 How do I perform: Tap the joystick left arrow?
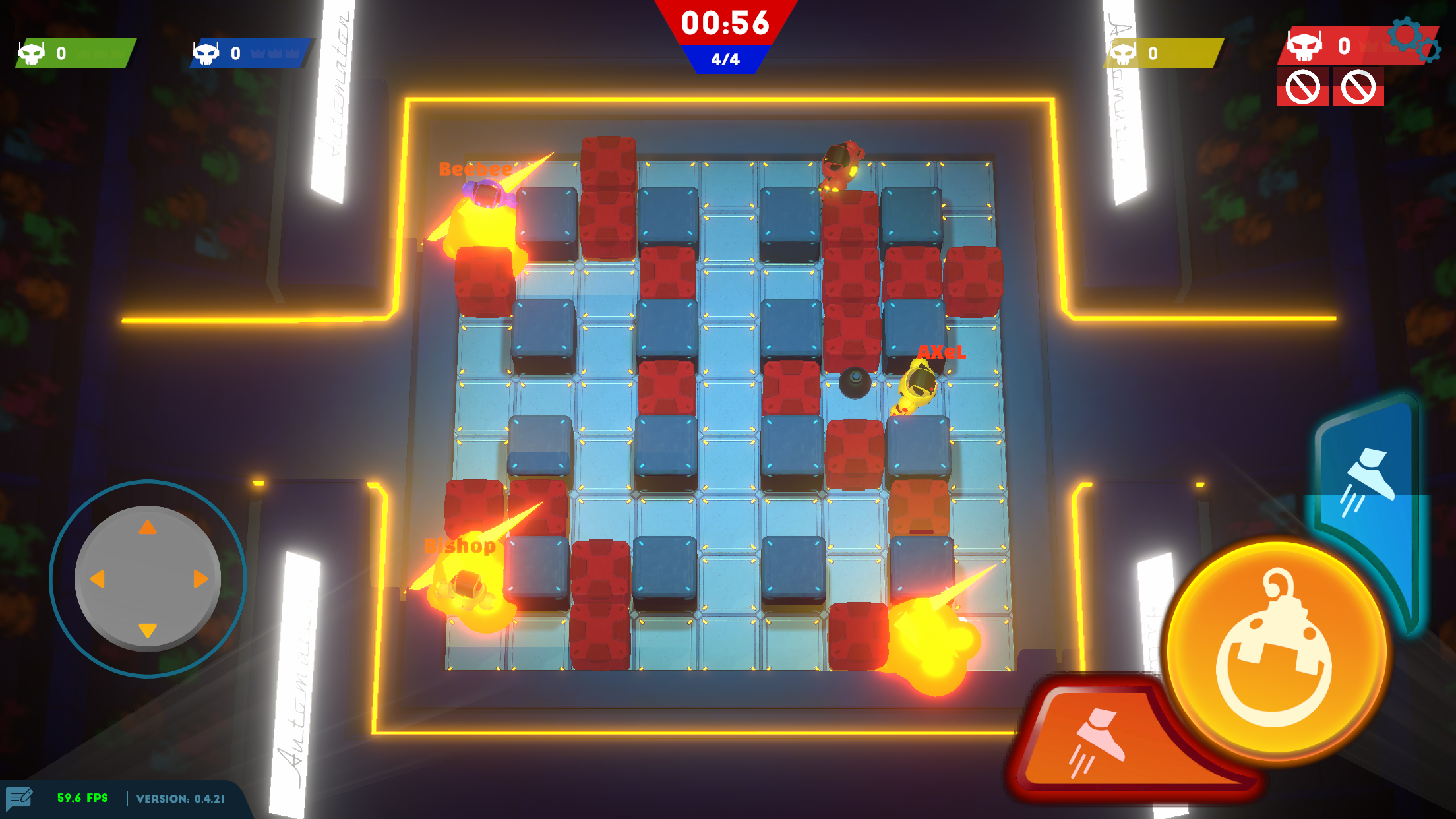pos(98,579)
